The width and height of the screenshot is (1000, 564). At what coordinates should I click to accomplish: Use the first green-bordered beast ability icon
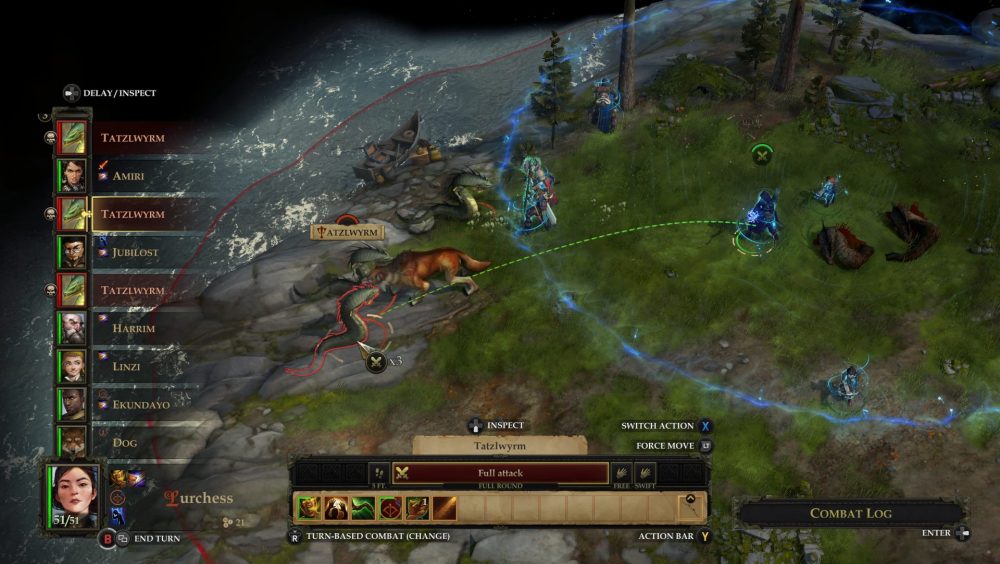[309, 508]
